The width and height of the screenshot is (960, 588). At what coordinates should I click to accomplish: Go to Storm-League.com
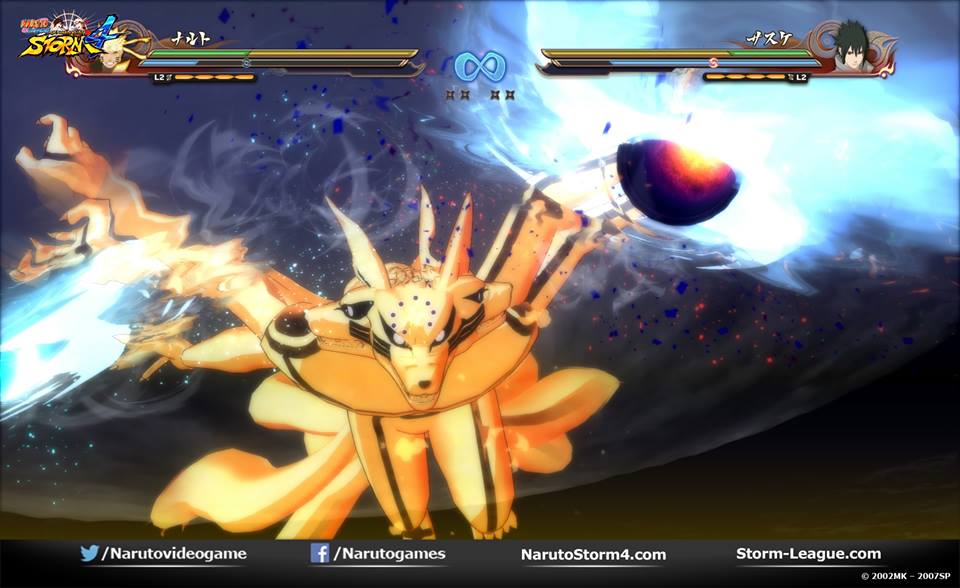808,554
